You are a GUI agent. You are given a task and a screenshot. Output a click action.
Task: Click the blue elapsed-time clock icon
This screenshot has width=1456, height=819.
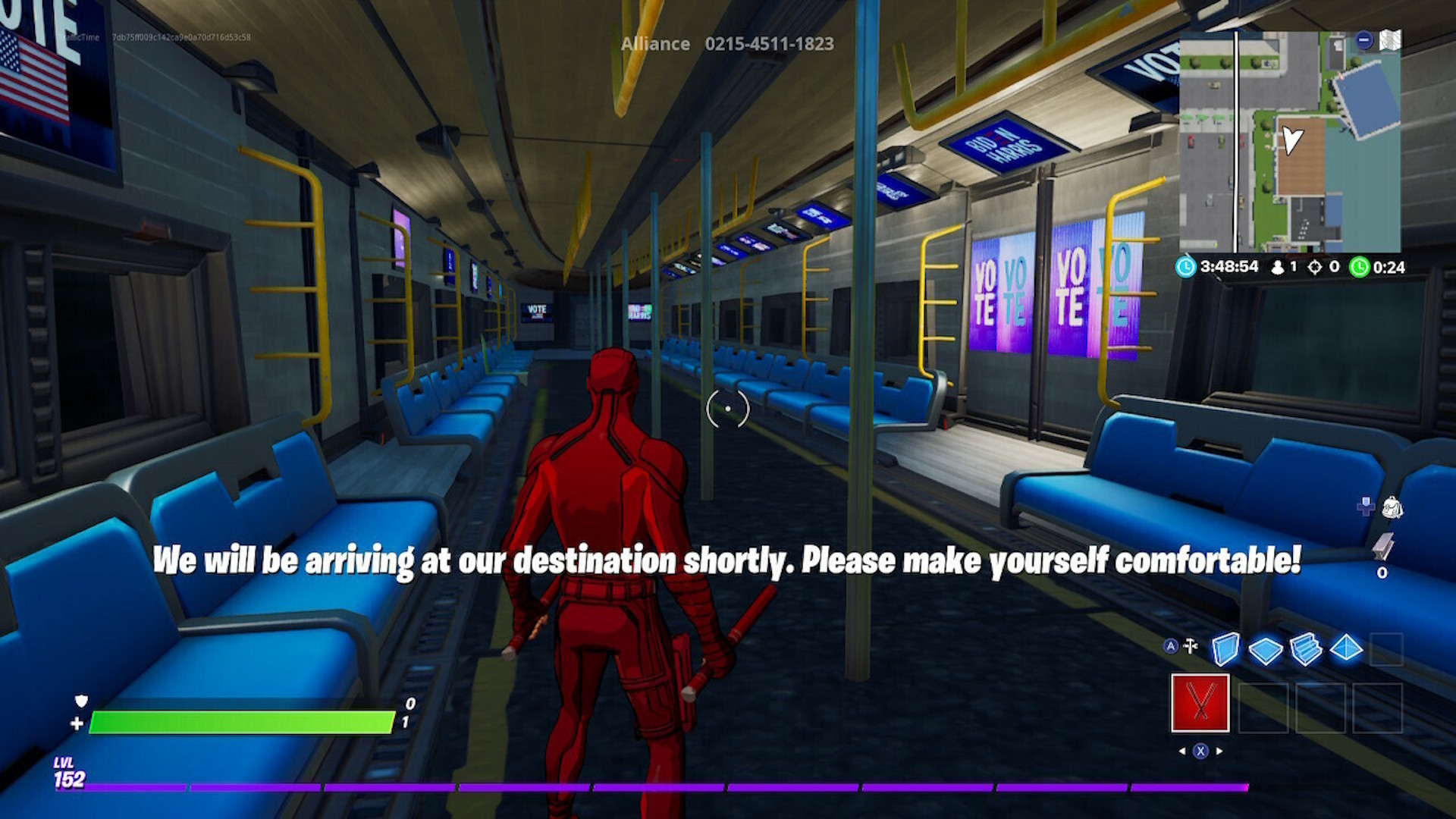[x=1185, y=267]
